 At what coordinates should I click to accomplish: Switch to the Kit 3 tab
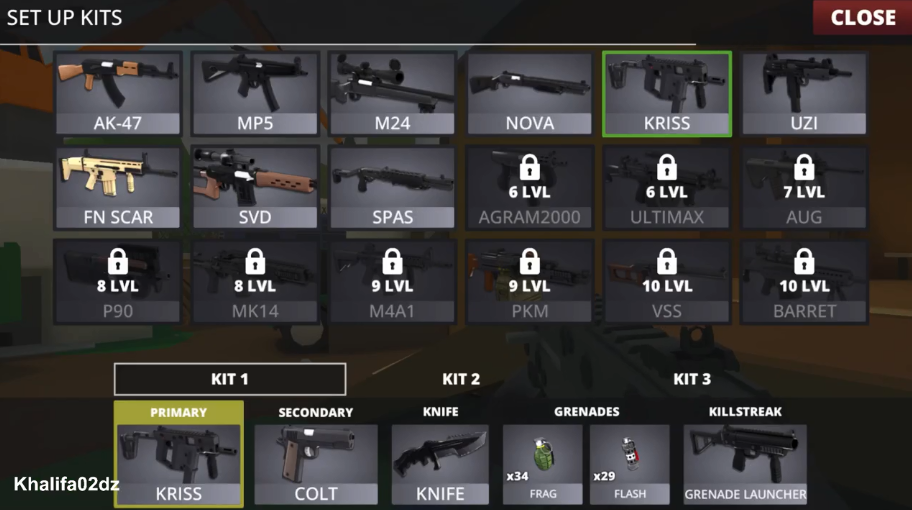pos(692,379)
